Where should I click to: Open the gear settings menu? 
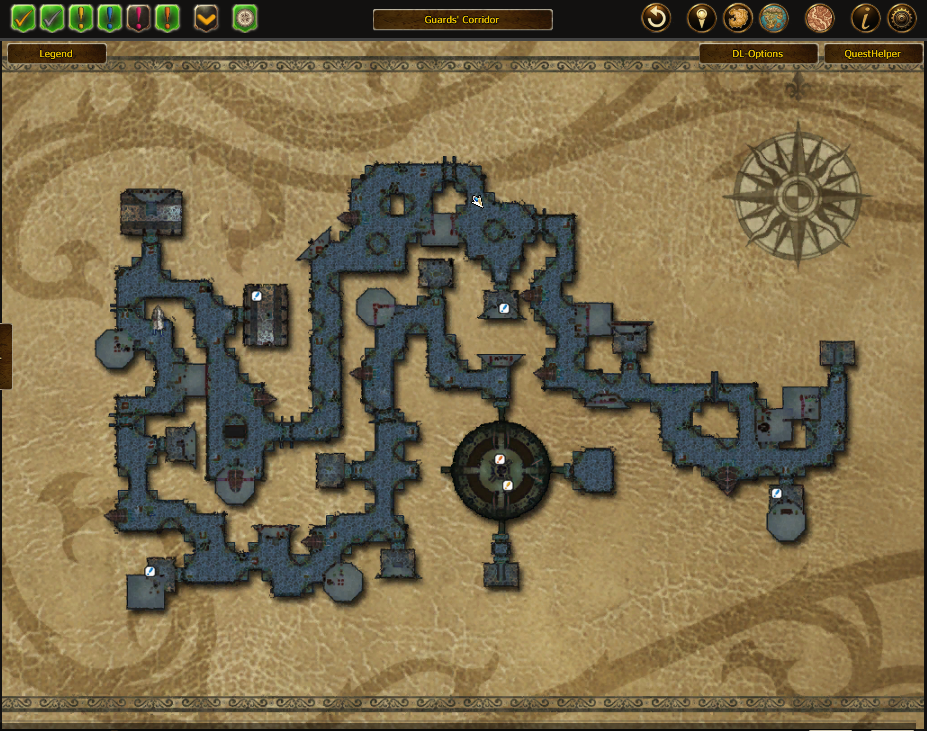[x=902, y=17]
